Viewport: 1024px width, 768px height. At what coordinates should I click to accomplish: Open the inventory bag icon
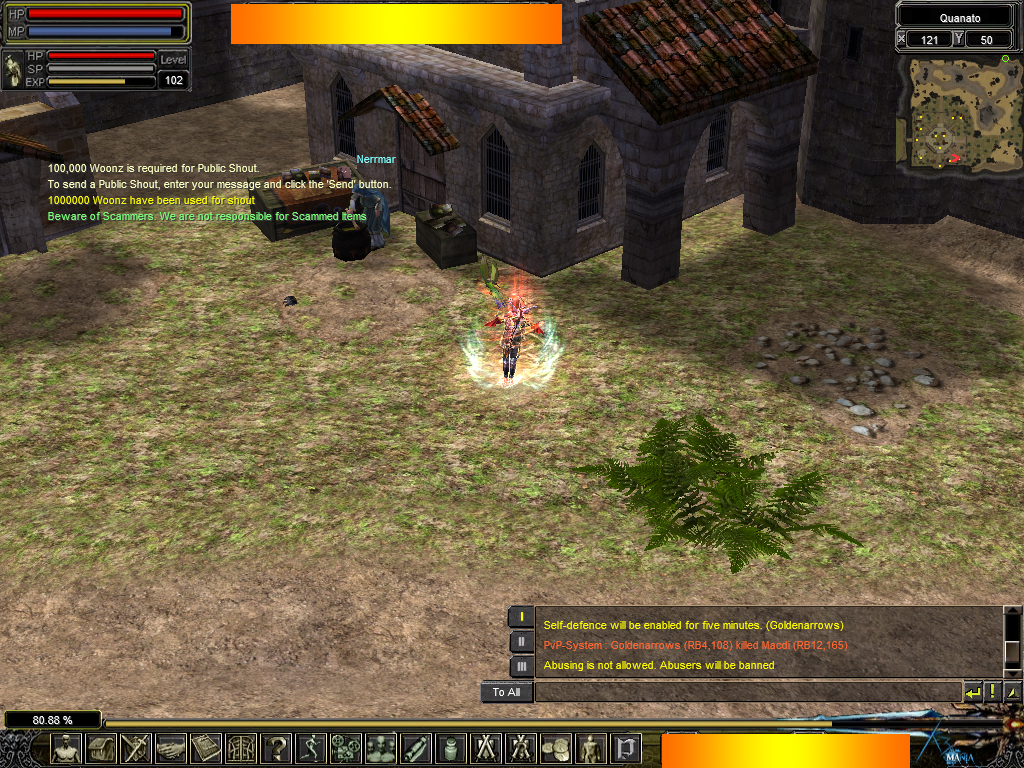(x=101, y=748)
